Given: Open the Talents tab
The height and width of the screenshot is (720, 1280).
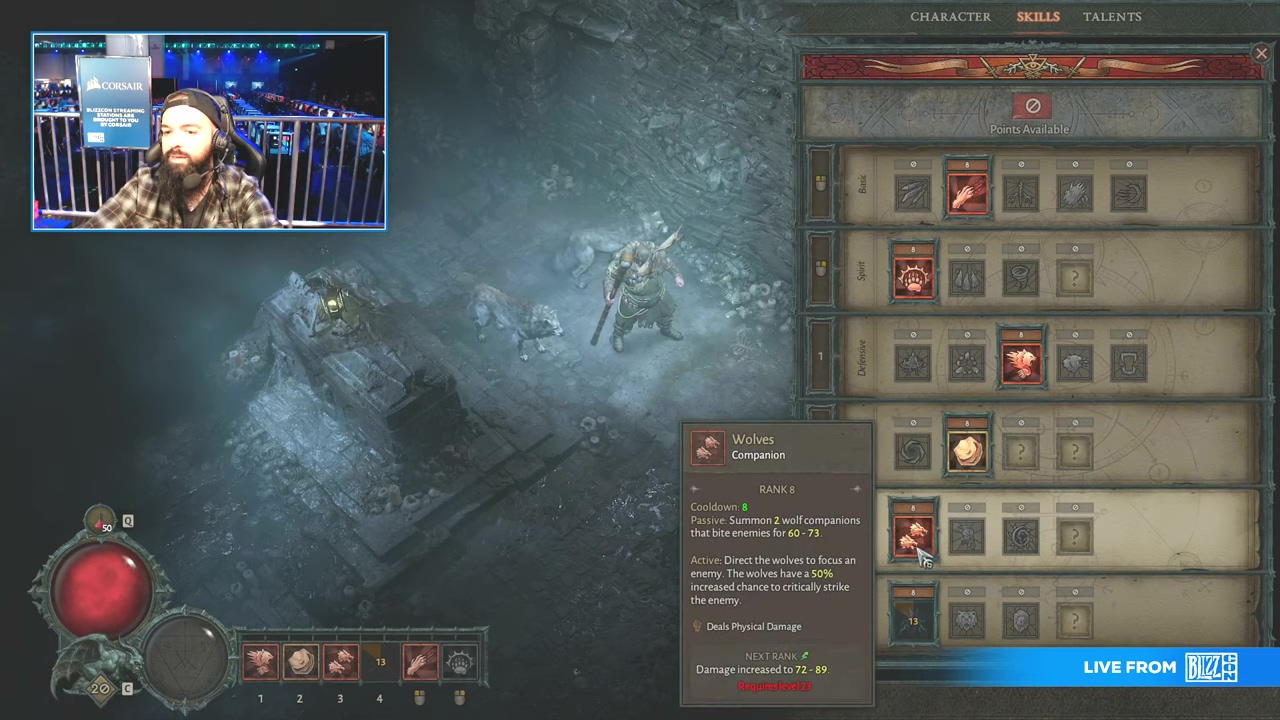Looking at the screenshot, I should (1111, 17).
